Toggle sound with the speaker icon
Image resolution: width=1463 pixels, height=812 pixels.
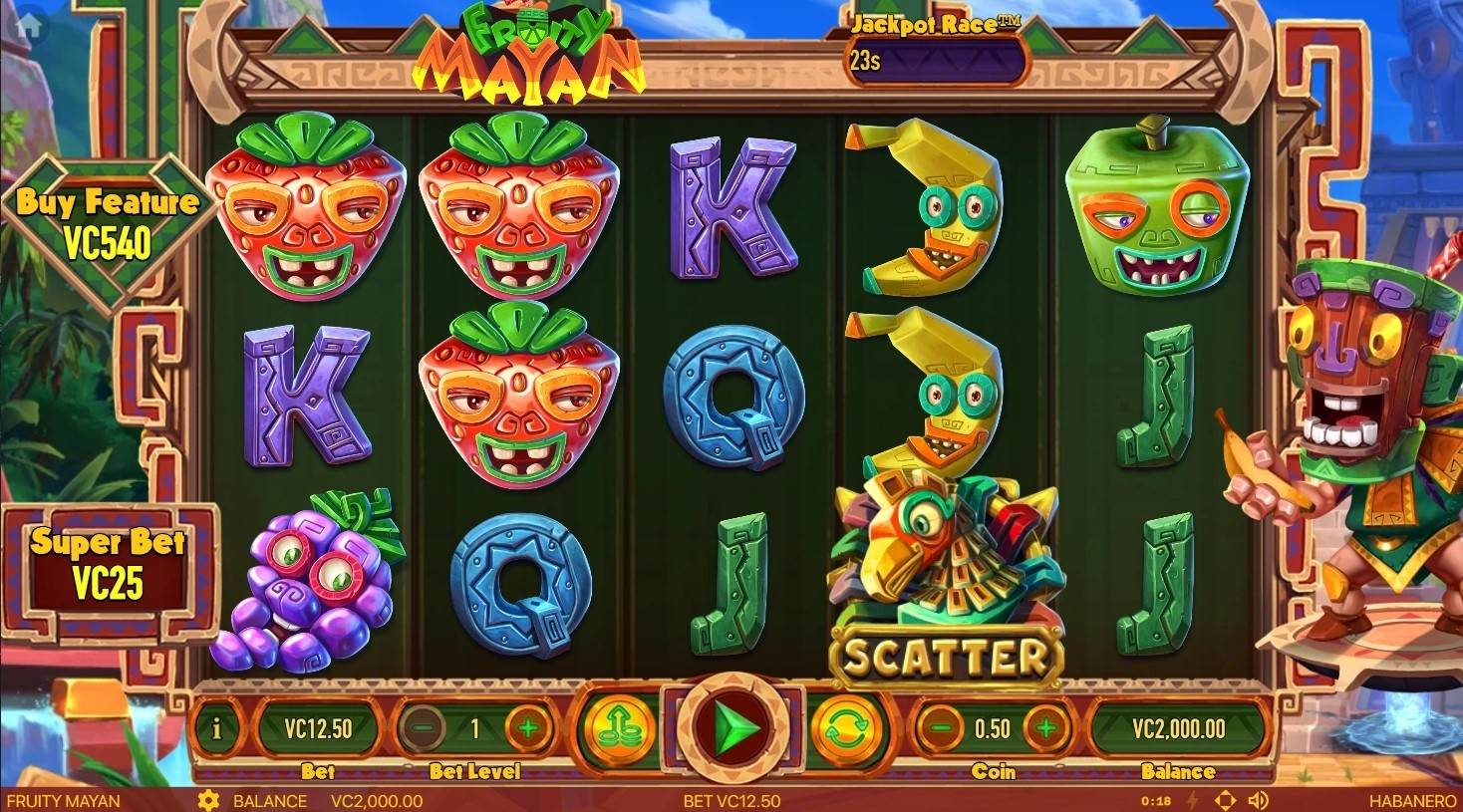click(x=1259, y=801)
